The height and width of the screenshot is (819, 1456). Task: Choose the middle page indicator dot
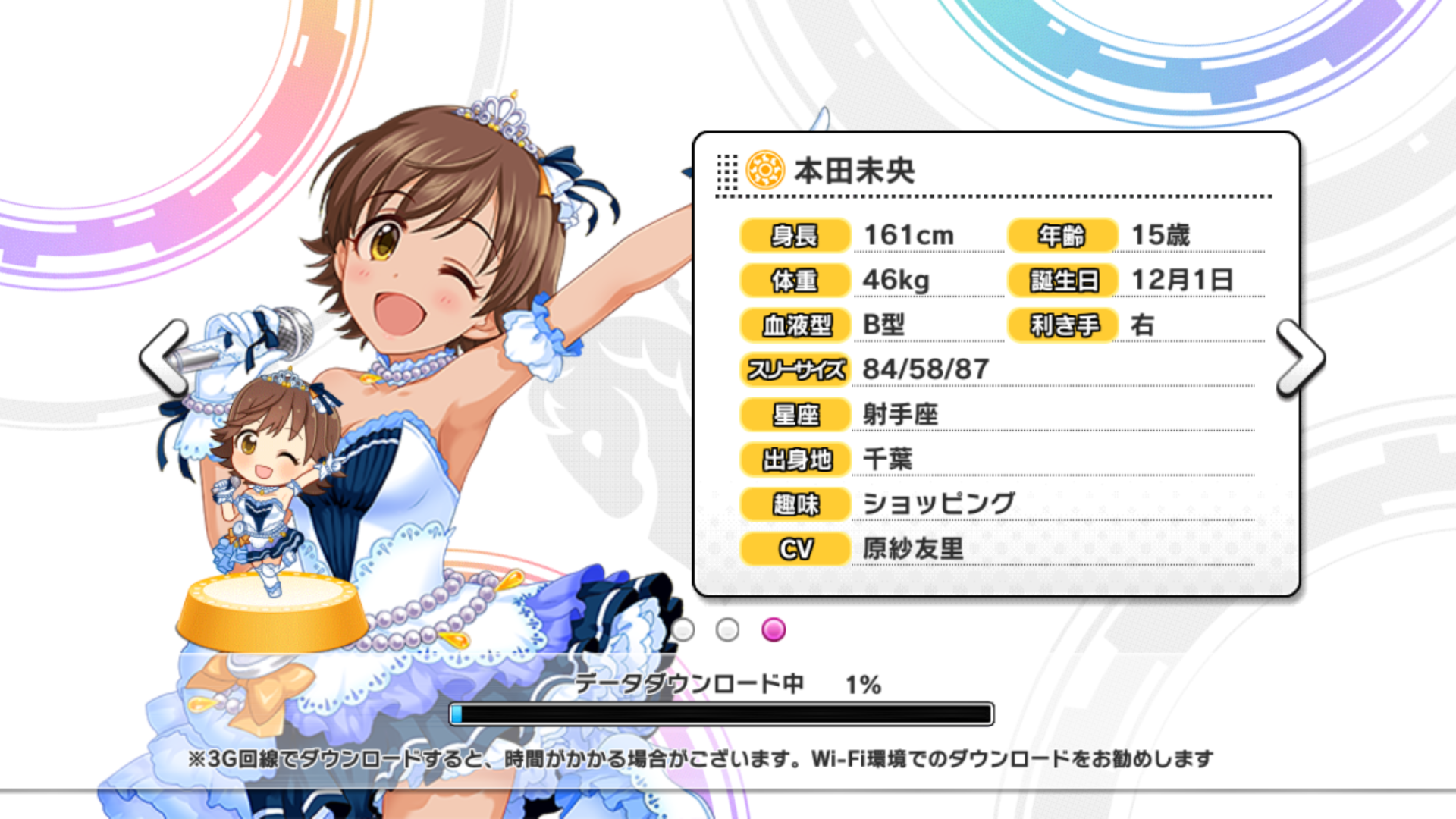point(727,629)
